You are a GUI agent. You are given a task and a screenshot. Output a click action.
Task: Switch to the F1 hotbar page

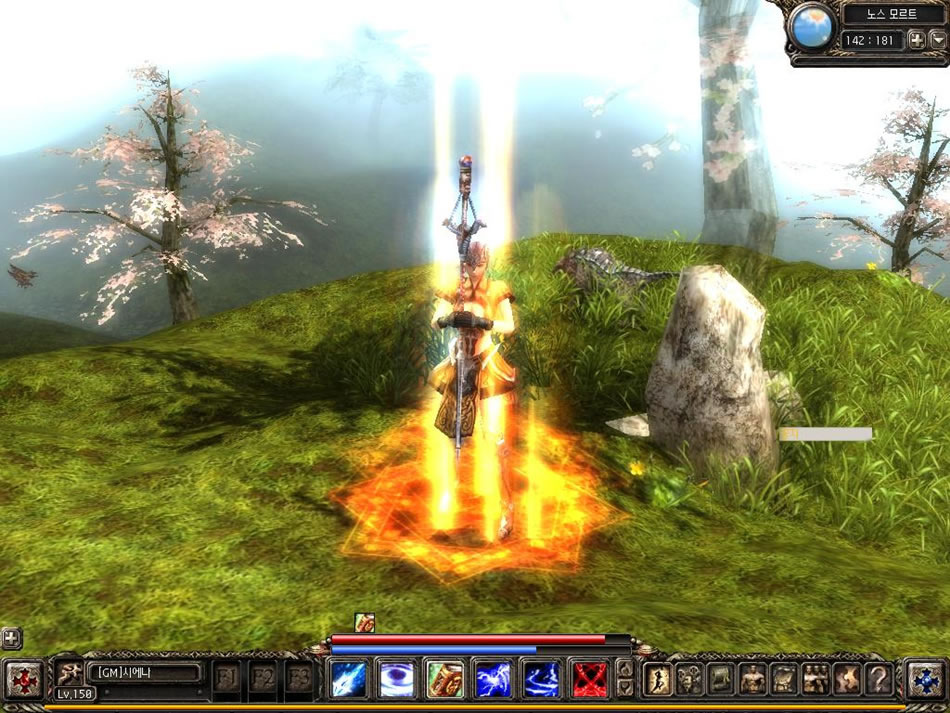coord(227,679)
